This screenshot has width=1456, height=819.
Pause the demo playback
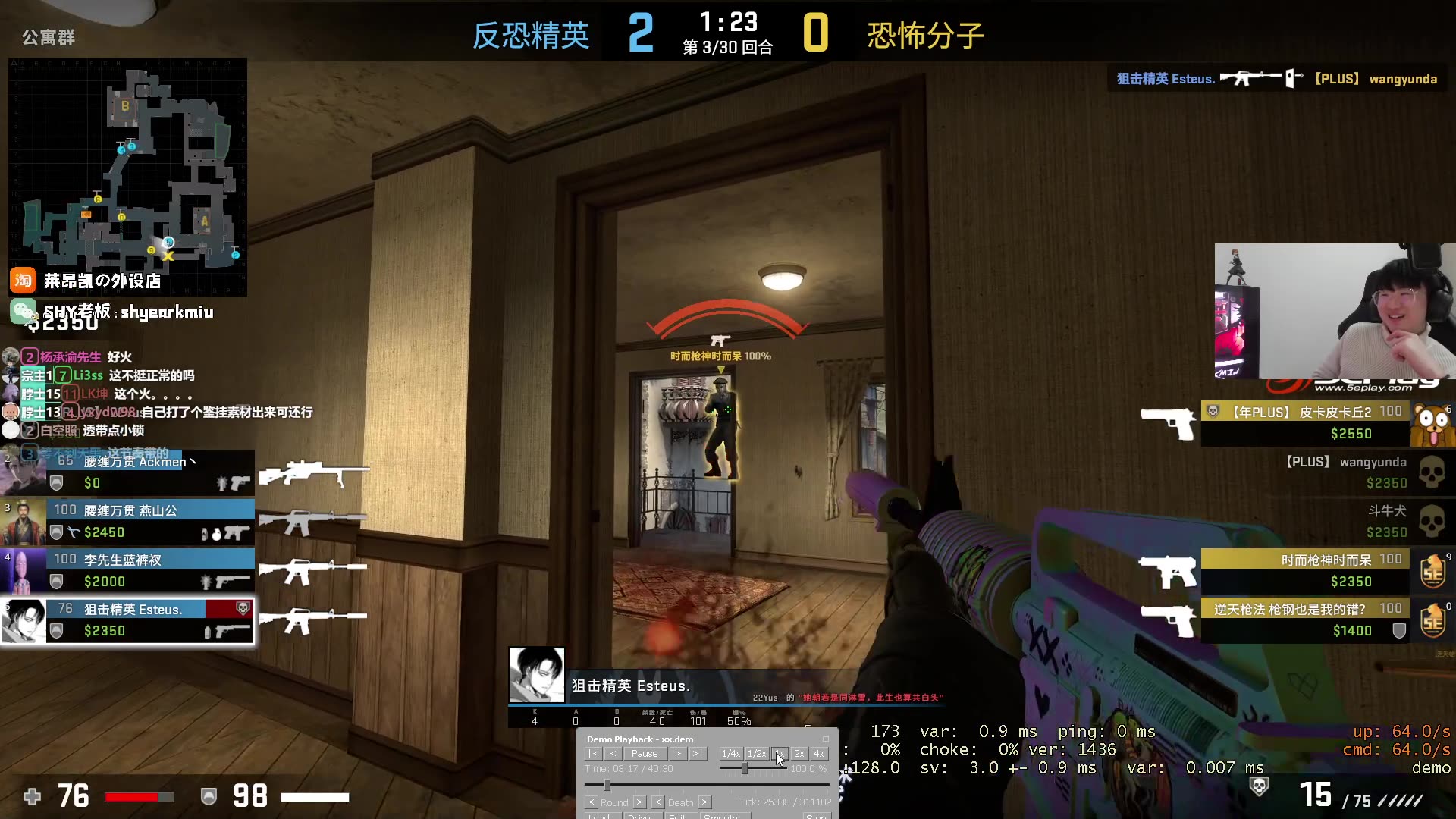click(645, 754)
